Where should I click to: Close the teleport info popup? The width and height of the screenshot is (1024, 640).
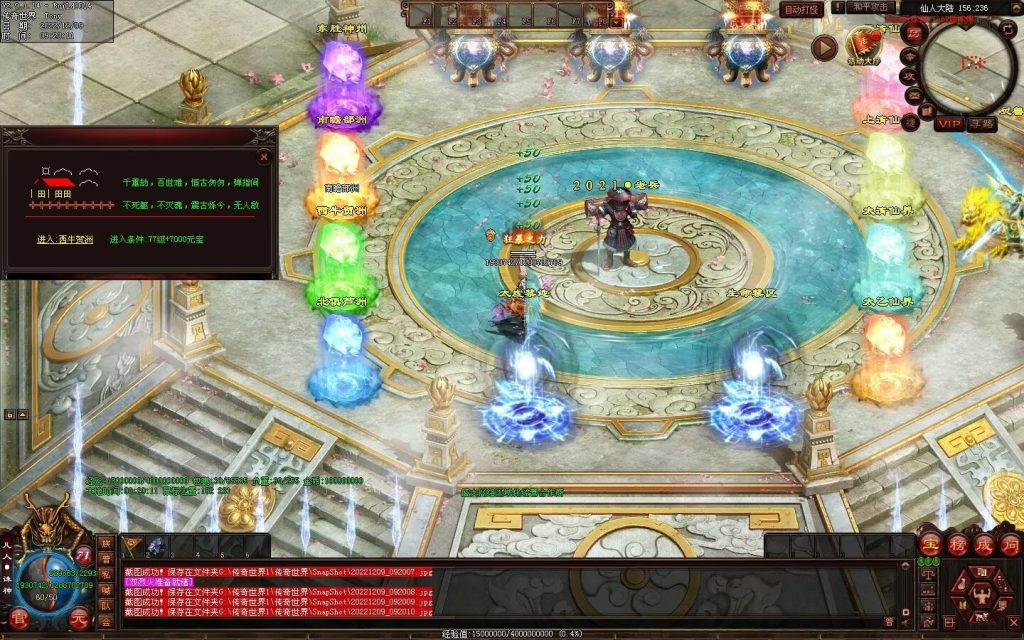pos(264,157)
